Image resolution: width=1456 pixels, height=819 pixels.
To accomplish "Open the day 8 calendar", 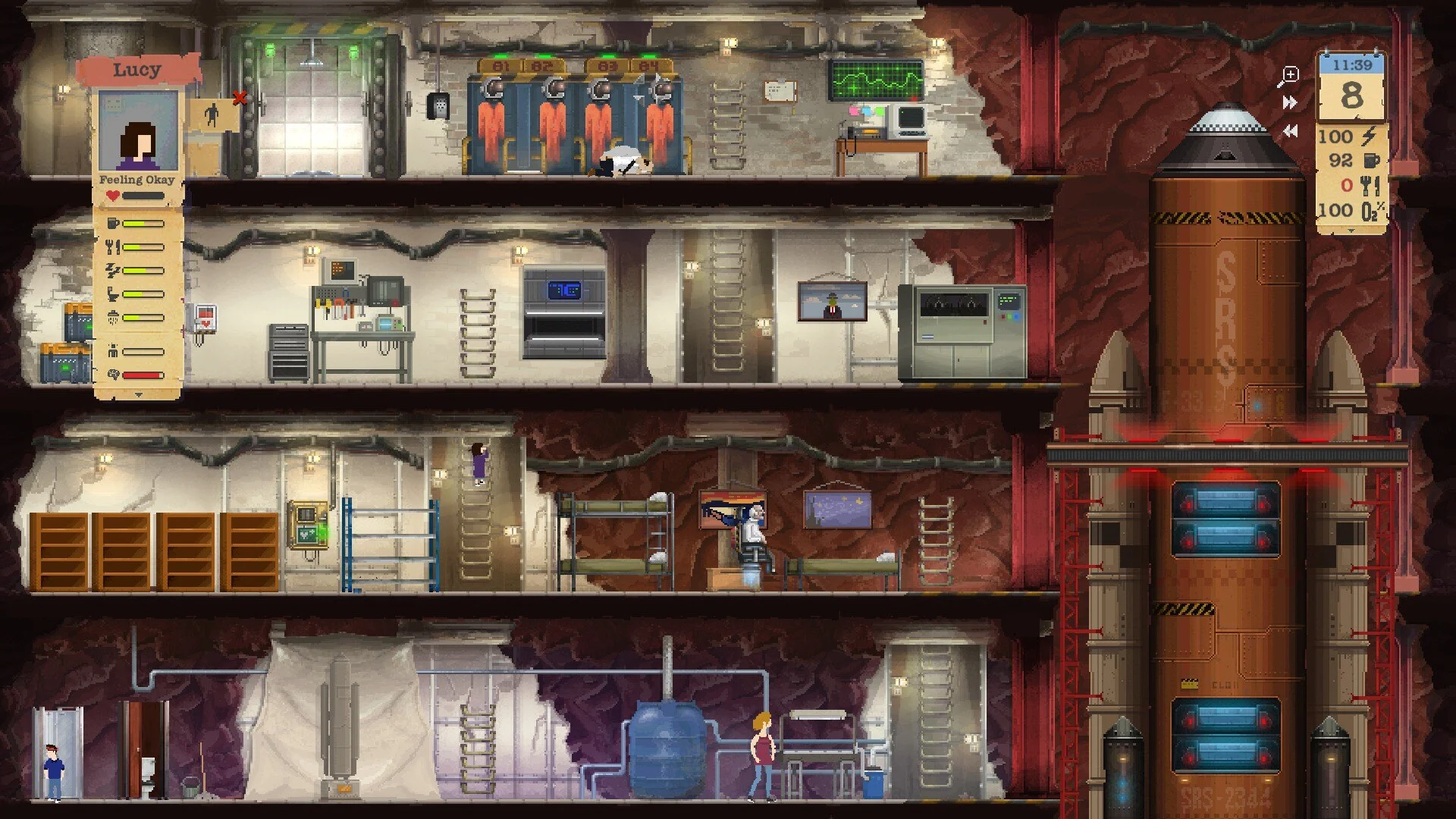I will (x=1351, y=95).
